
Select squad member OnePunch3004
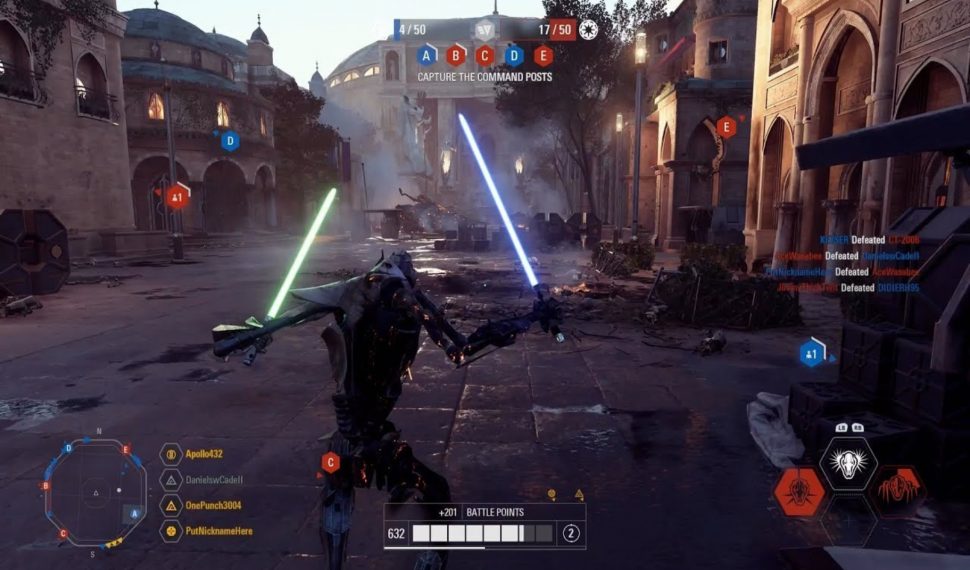tap(213, 506)
